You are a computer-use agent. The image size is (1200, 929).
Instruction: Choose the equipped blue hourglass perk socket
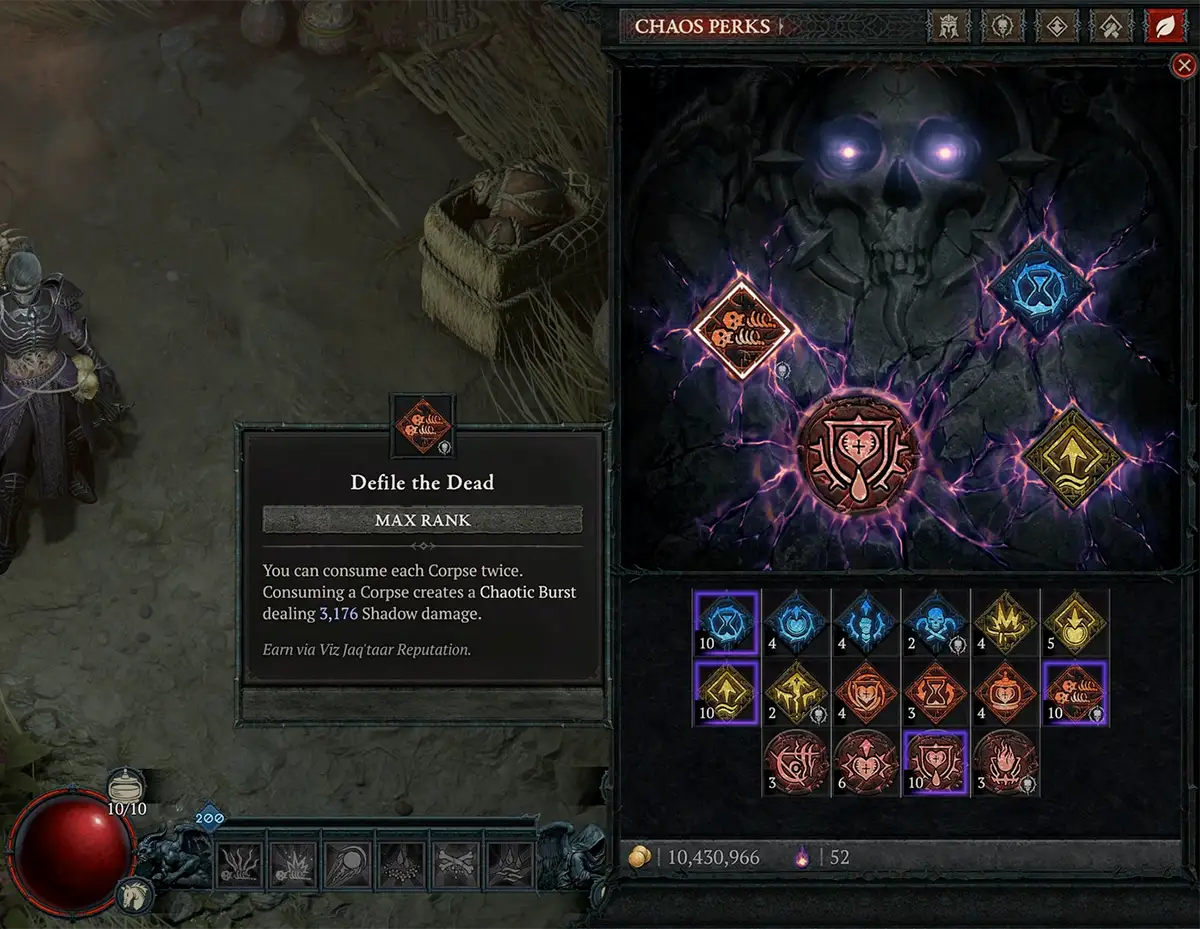[x=1040, y=287]
